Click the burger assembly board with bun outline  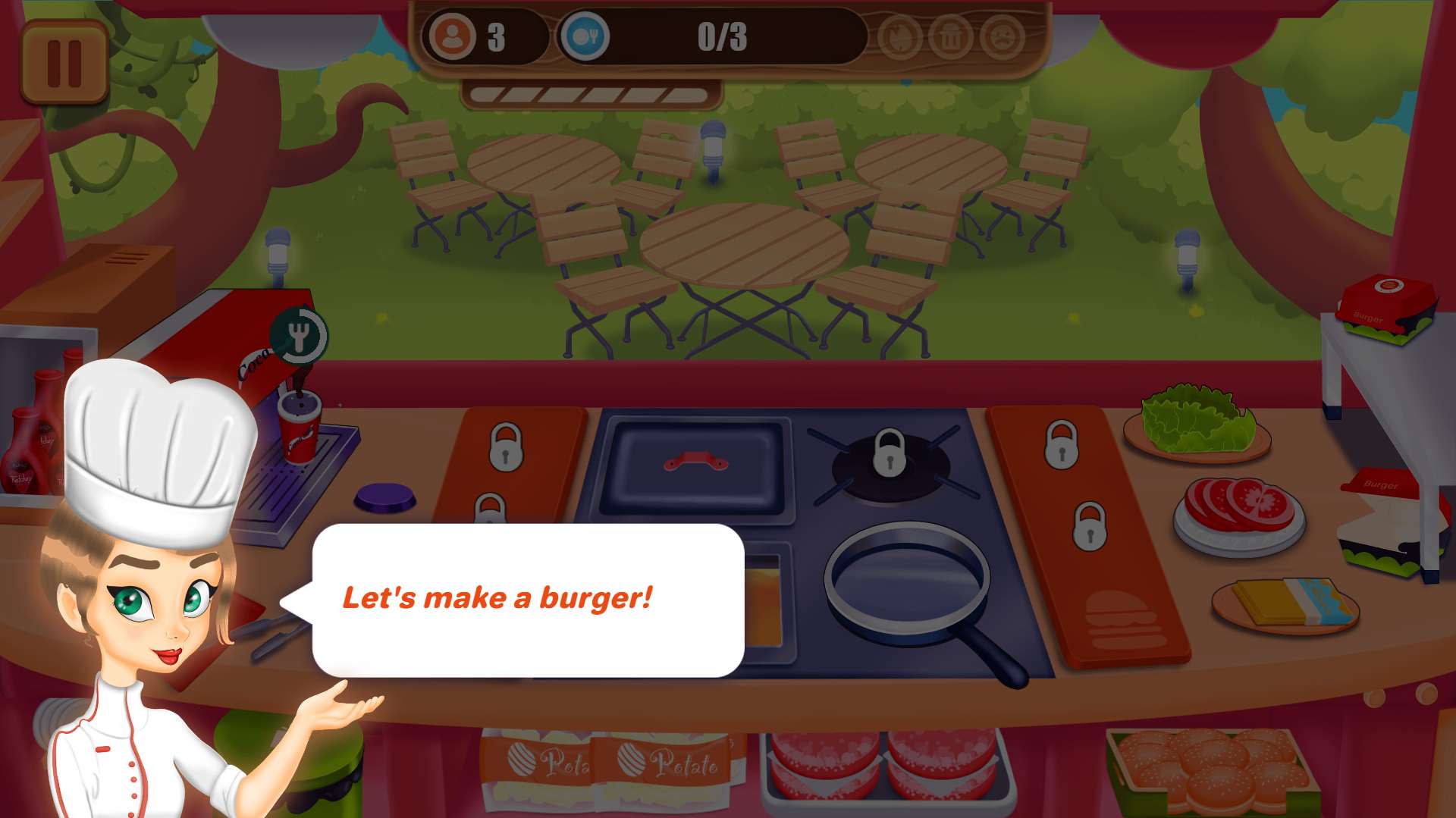pyautogui.click(x=1124, y=618)
